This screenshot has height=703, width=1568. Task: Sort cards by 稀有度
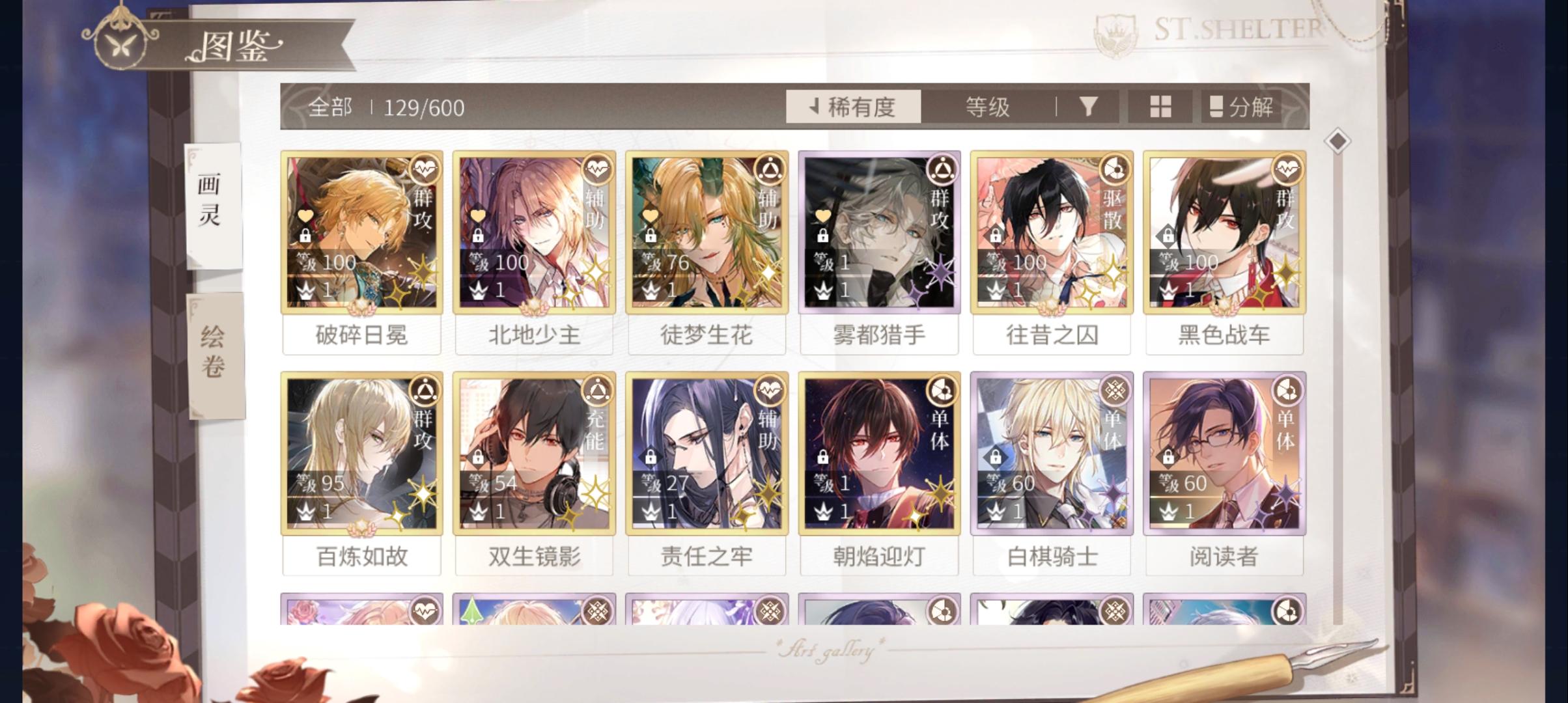point(853,107)
